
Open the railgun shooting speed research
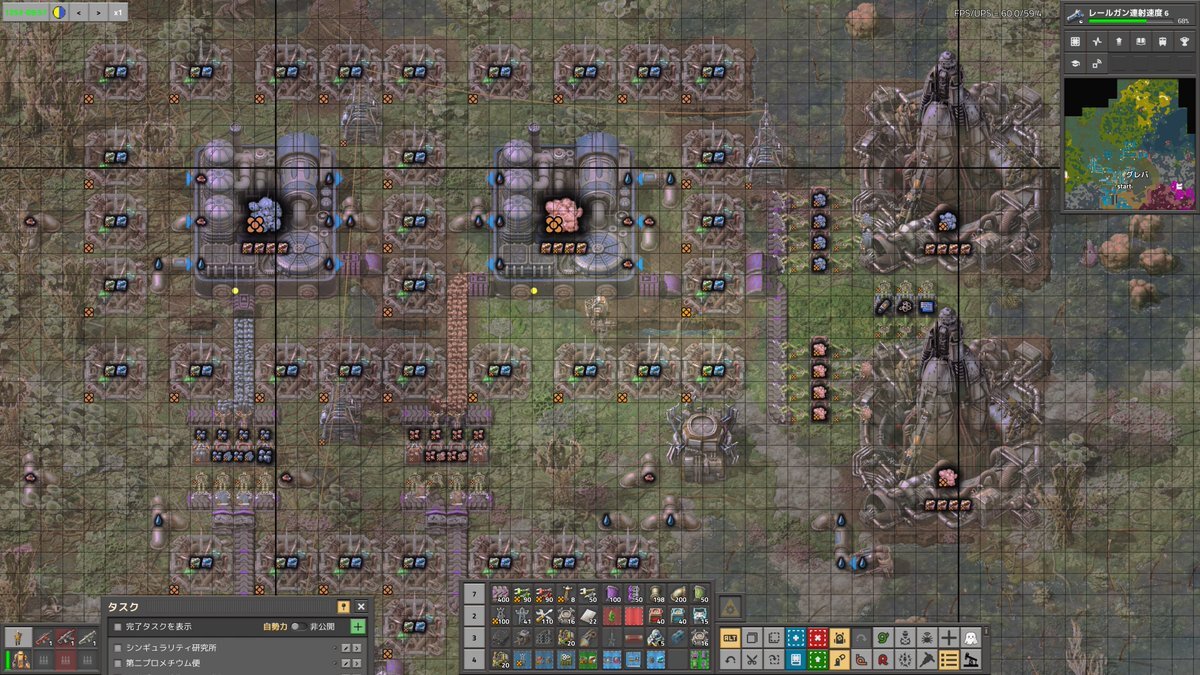tap(1130, 15)
